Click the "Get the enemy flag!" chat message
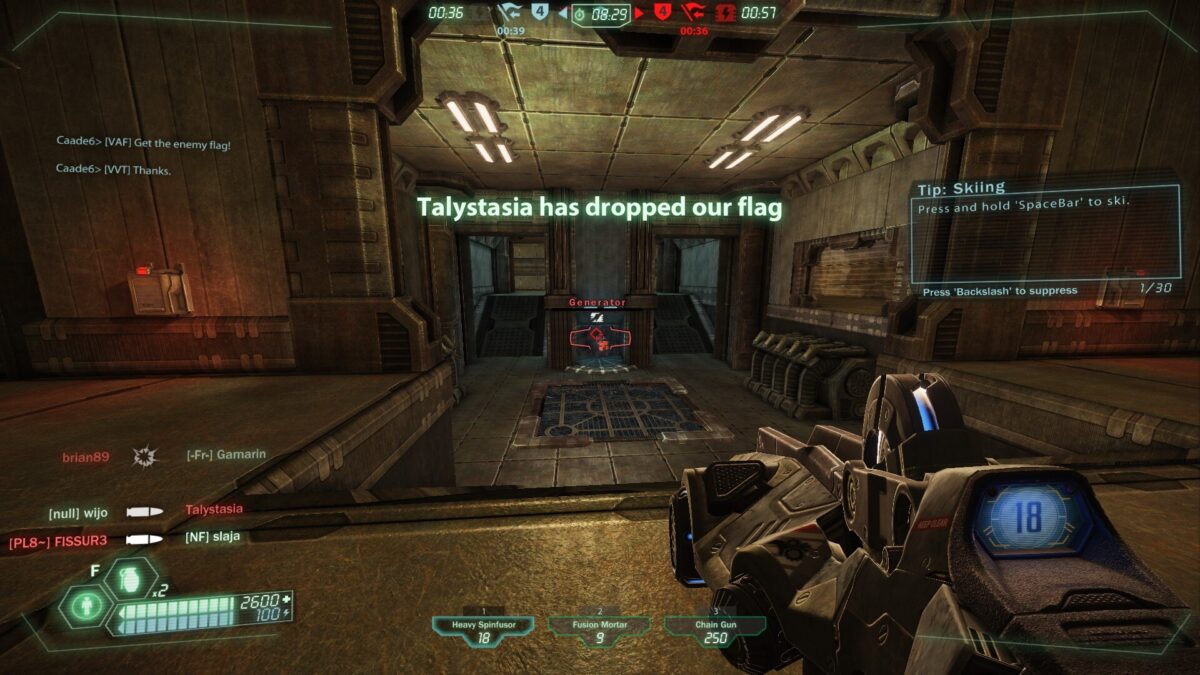Viewport: 1200px width, 675px height. [x=143, y=145]
